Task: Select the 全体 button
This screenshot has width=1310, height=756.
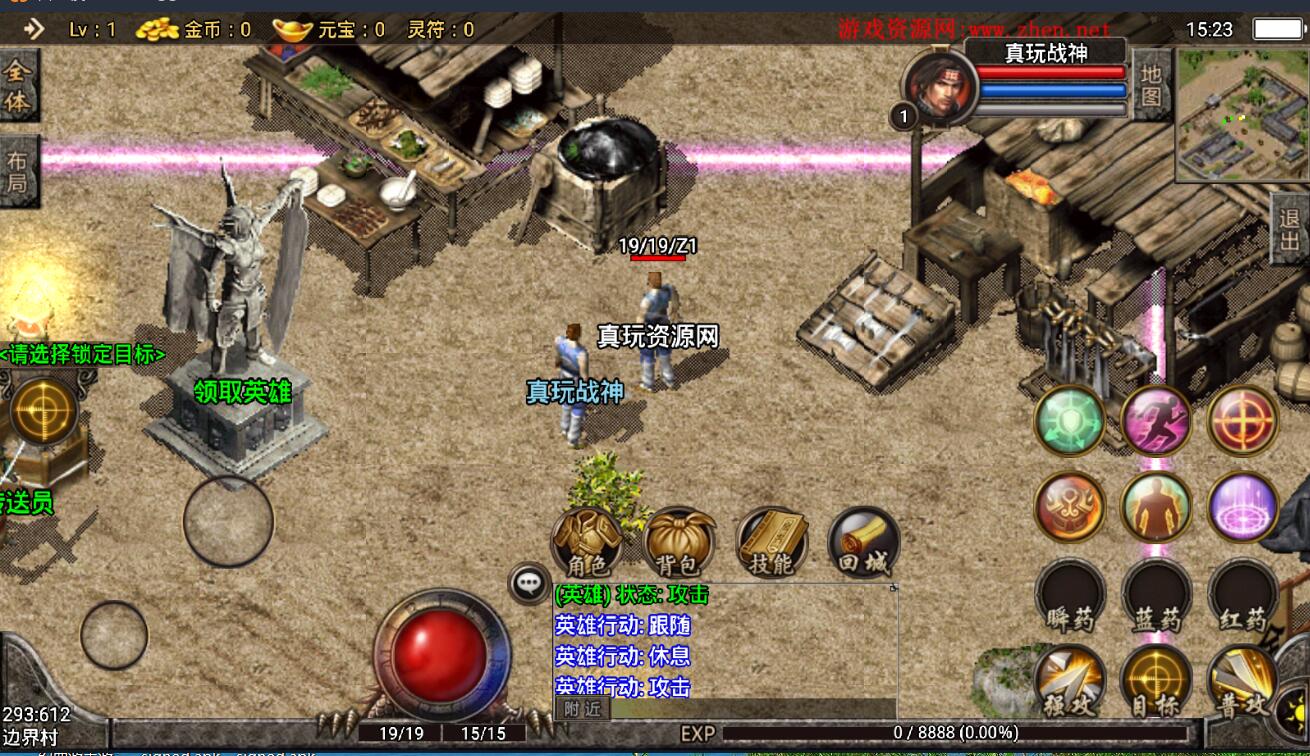Action: coord(18,86)
